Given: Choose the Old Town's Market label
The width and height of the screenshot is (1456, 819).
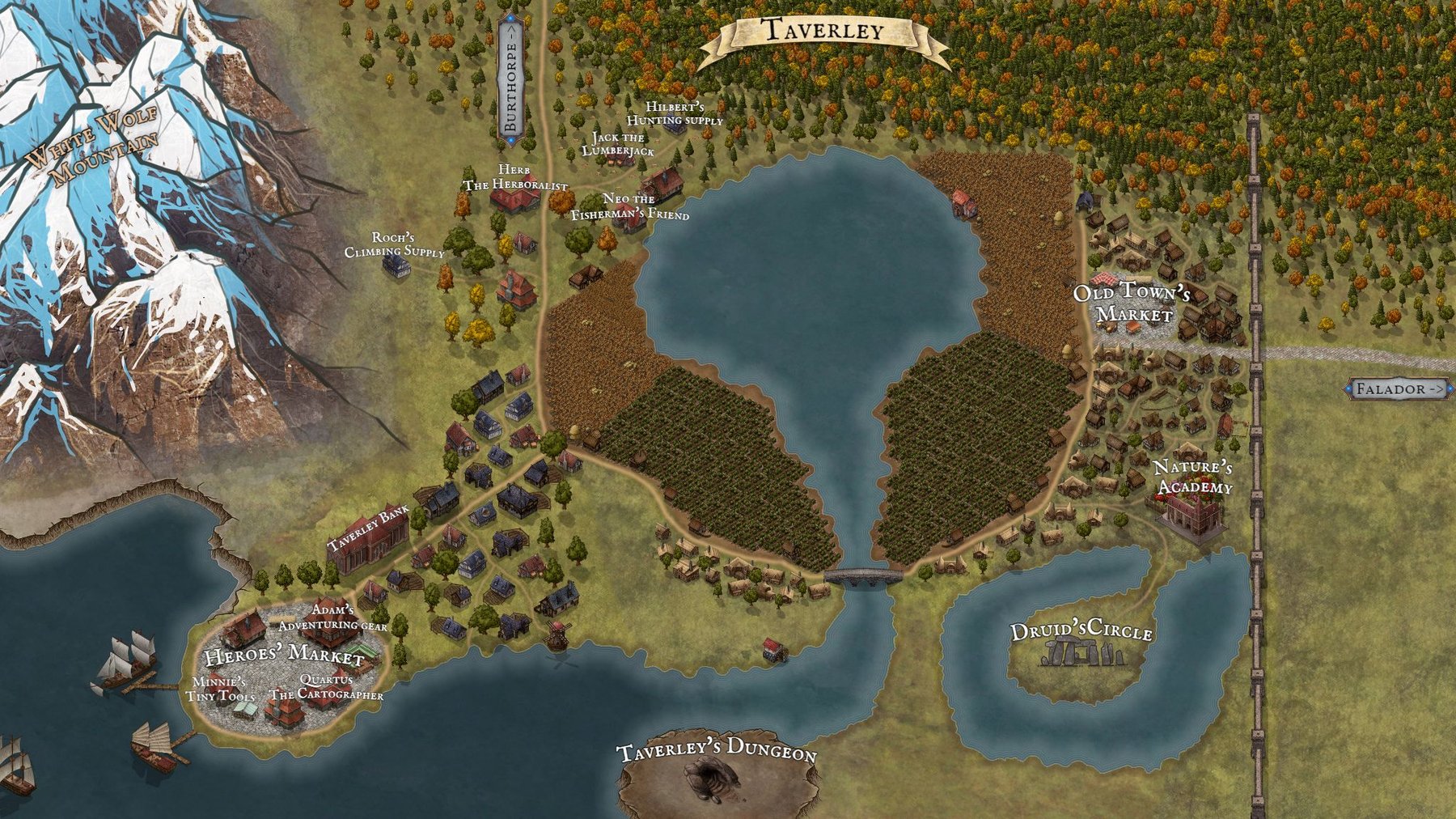Looking at the screenshot, I should click(x=1132, y=303).
